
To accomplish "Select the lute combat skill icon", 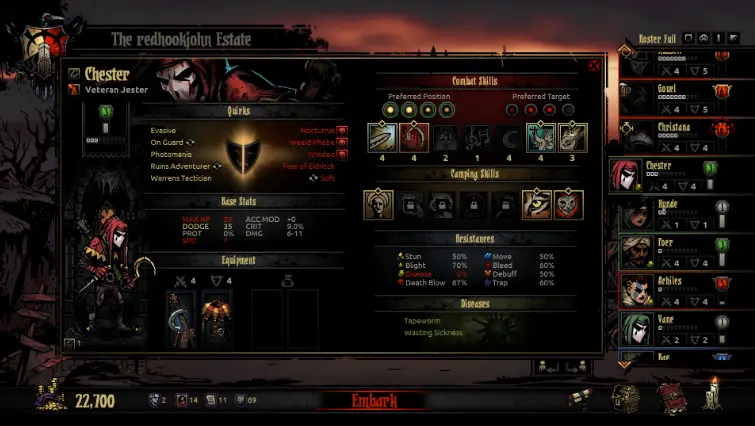I will [573, 137].
